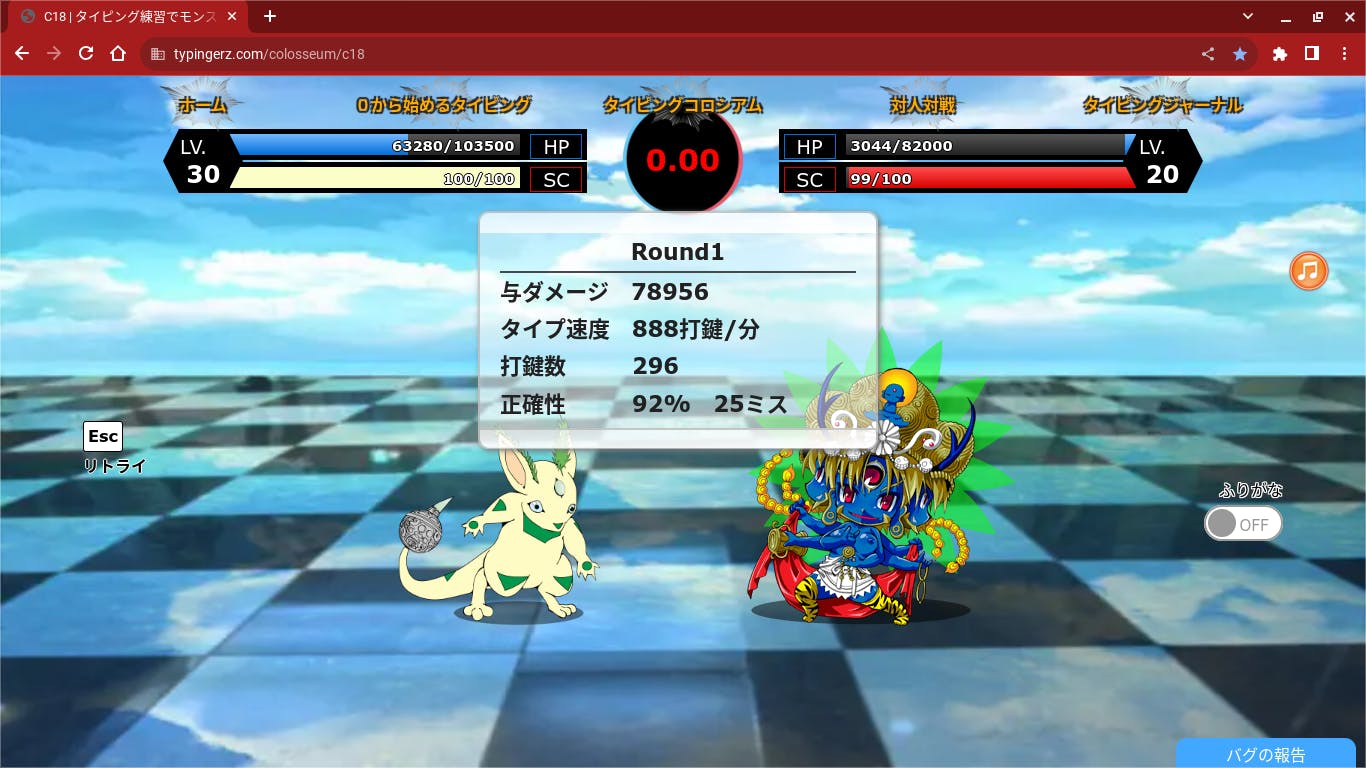1366x768 pixels.
Task: Open the ホーム menu link
Action: pyautogui.click(x=203, y=105)
